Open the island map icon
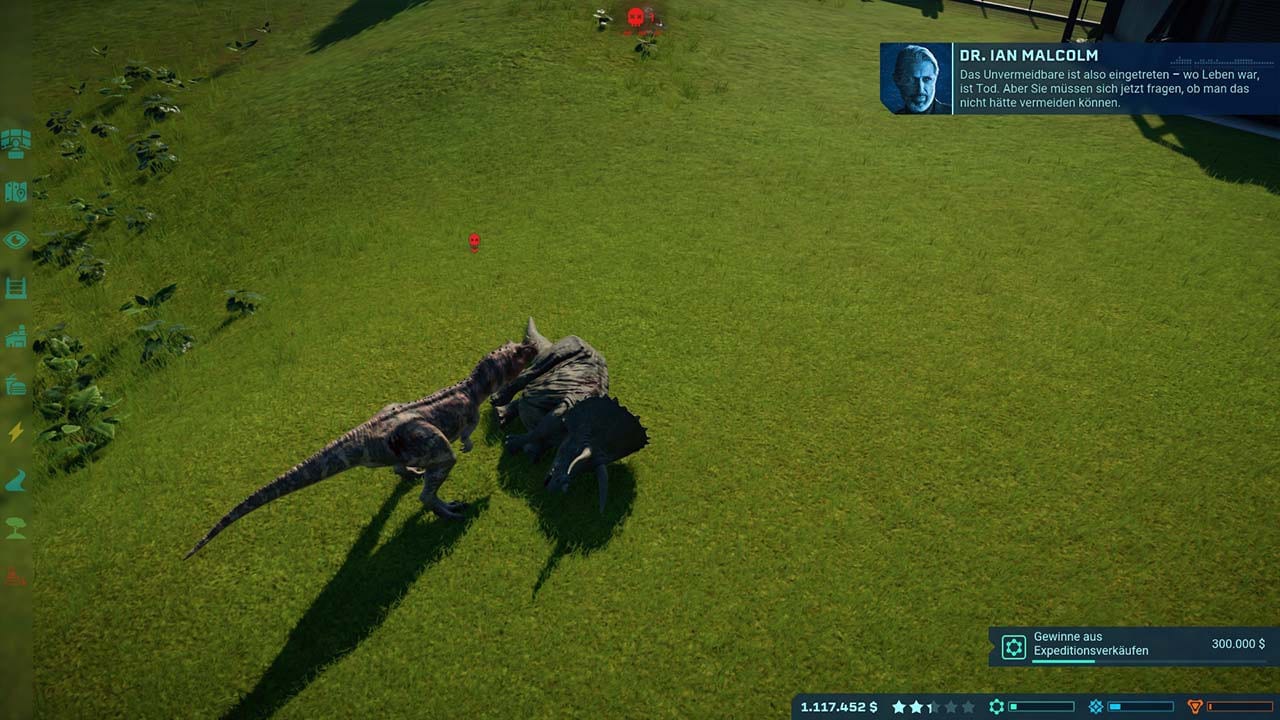The width and height of the screenshot is (1280, 720). tap(15, 192)
